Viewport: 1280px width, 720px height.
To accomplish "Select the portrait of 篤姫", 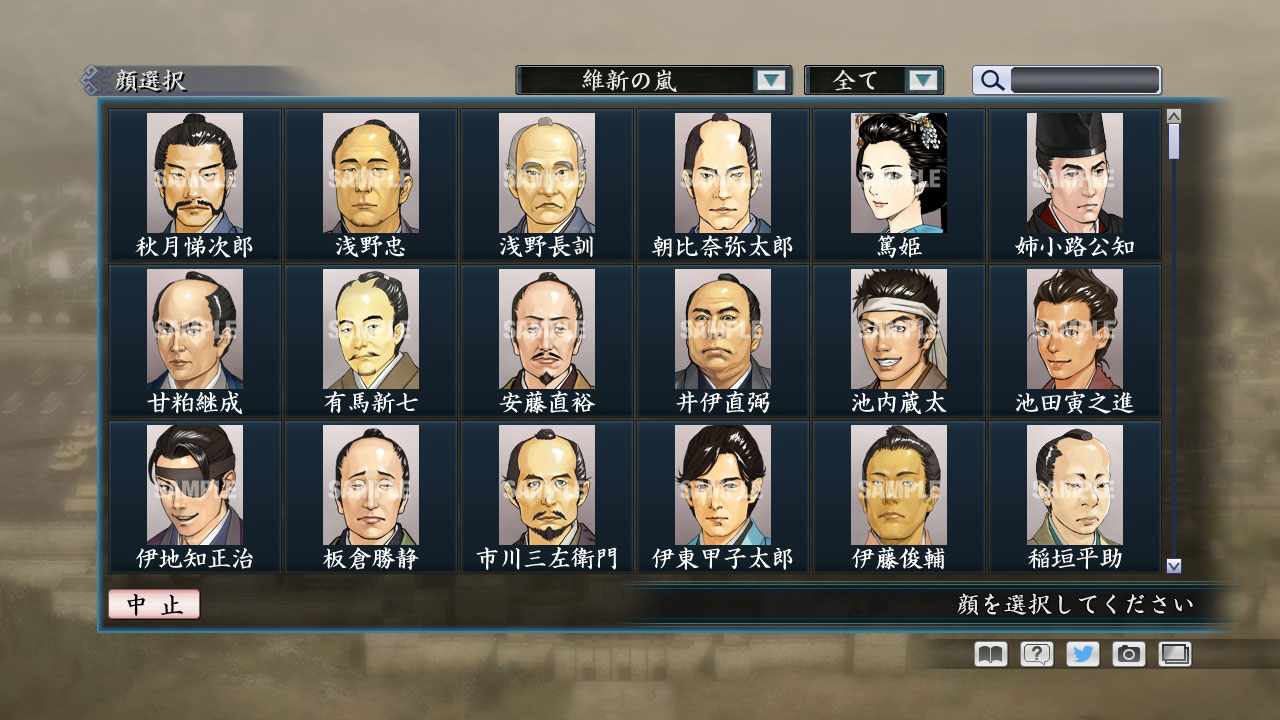I will tap(901, 172).
